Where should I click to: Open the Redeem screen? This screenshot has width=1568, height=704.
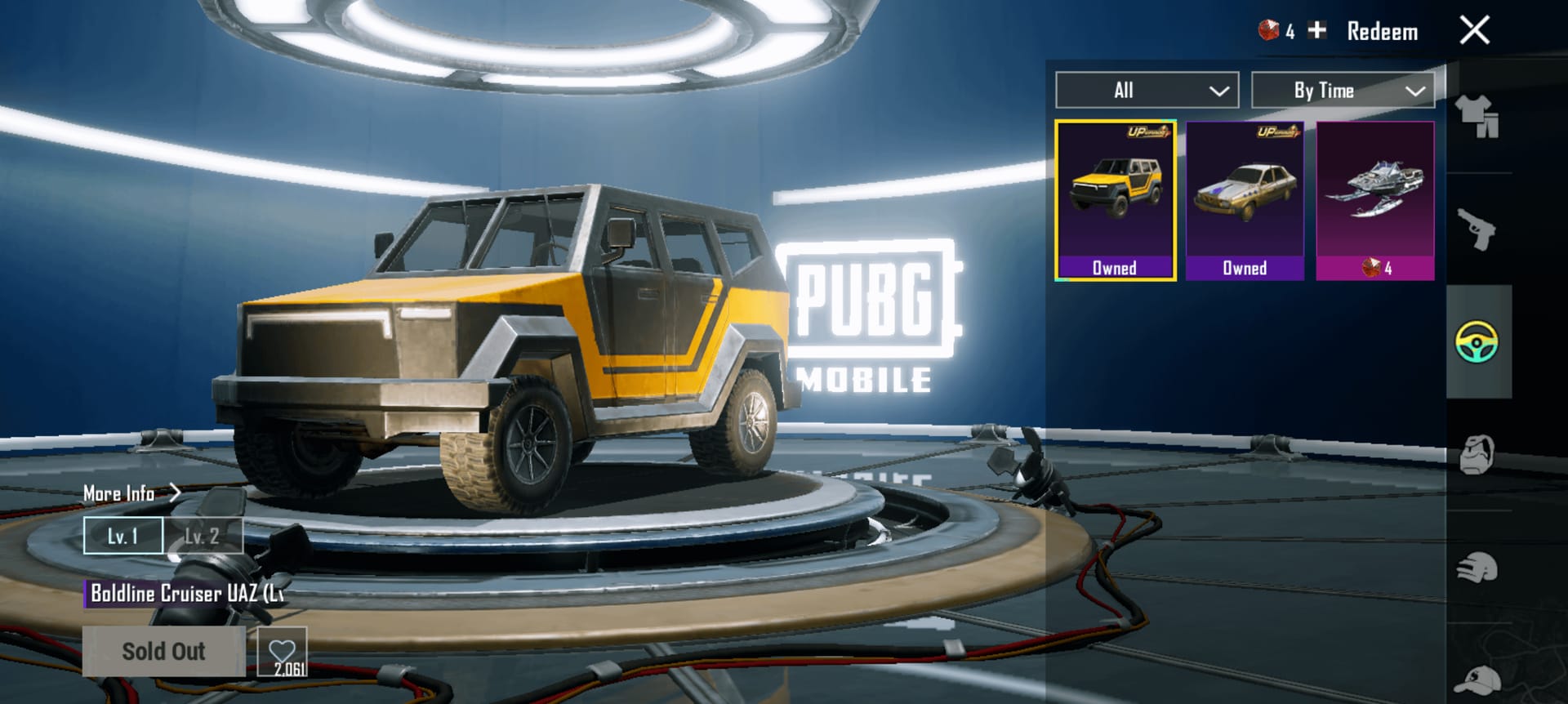pyautogui.click(x=1383, y=31)
